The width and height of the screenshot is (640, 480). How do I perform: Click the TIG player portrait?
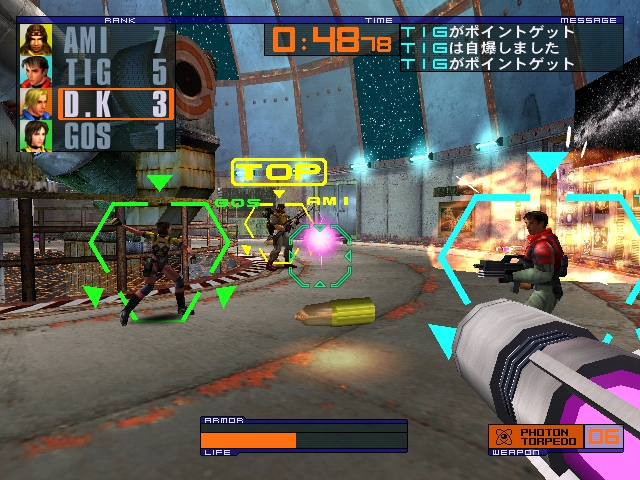pos(37,71)
